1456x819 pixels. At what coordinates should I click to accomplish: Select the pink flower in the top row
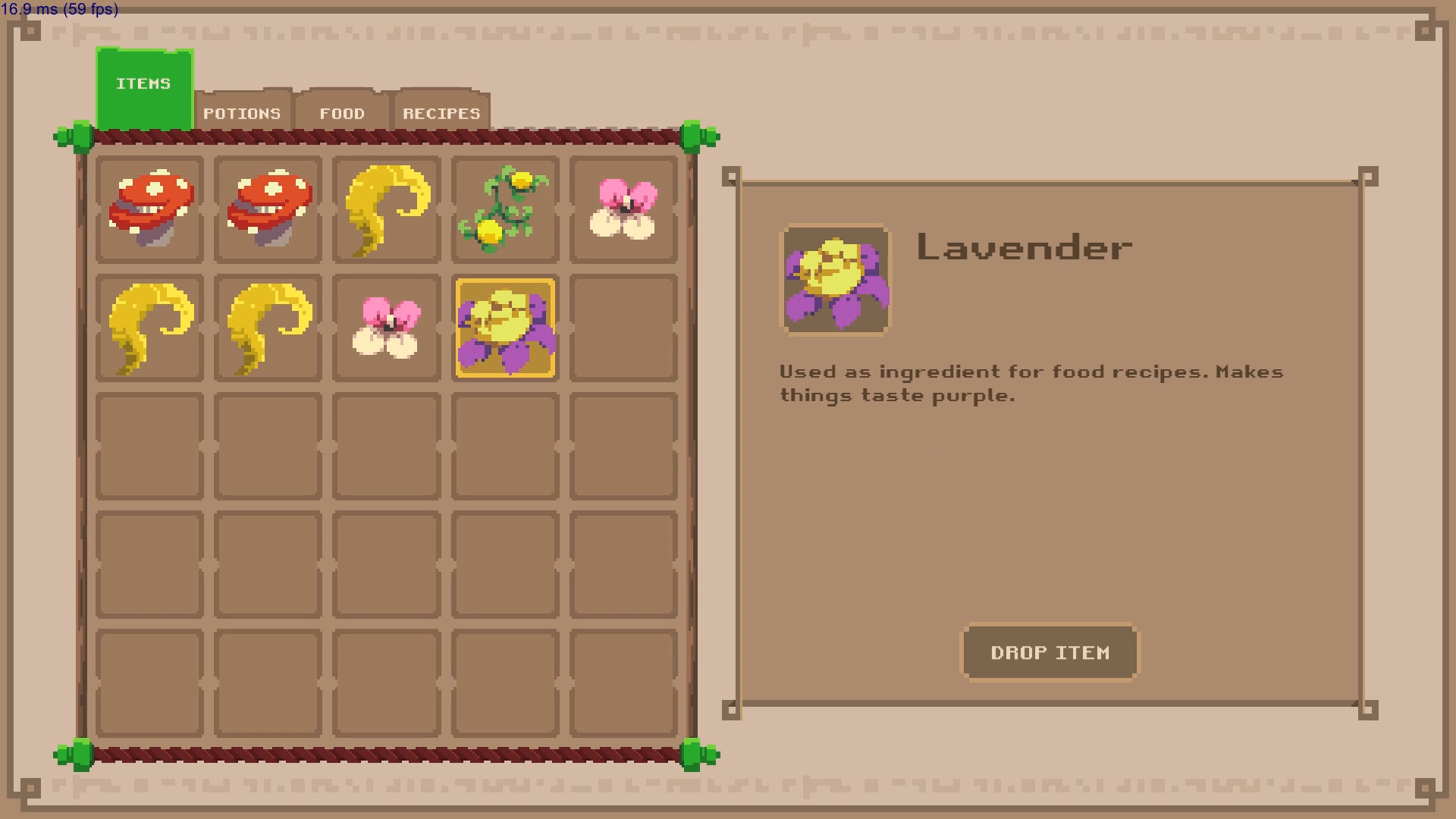(x=623, y=209)
